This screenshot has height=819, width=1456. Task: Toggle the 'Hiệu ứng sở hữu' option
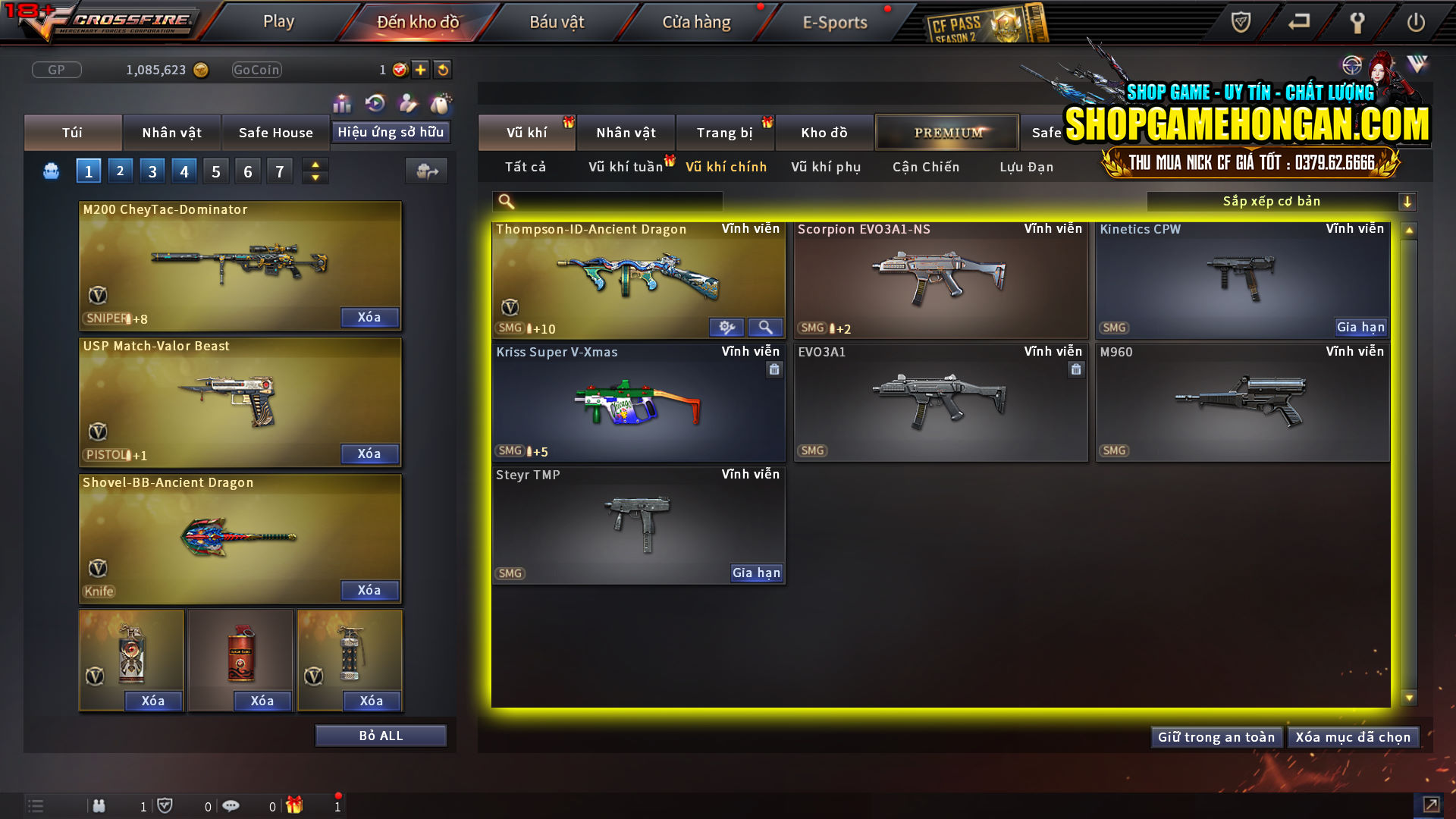tap(391, 131)
